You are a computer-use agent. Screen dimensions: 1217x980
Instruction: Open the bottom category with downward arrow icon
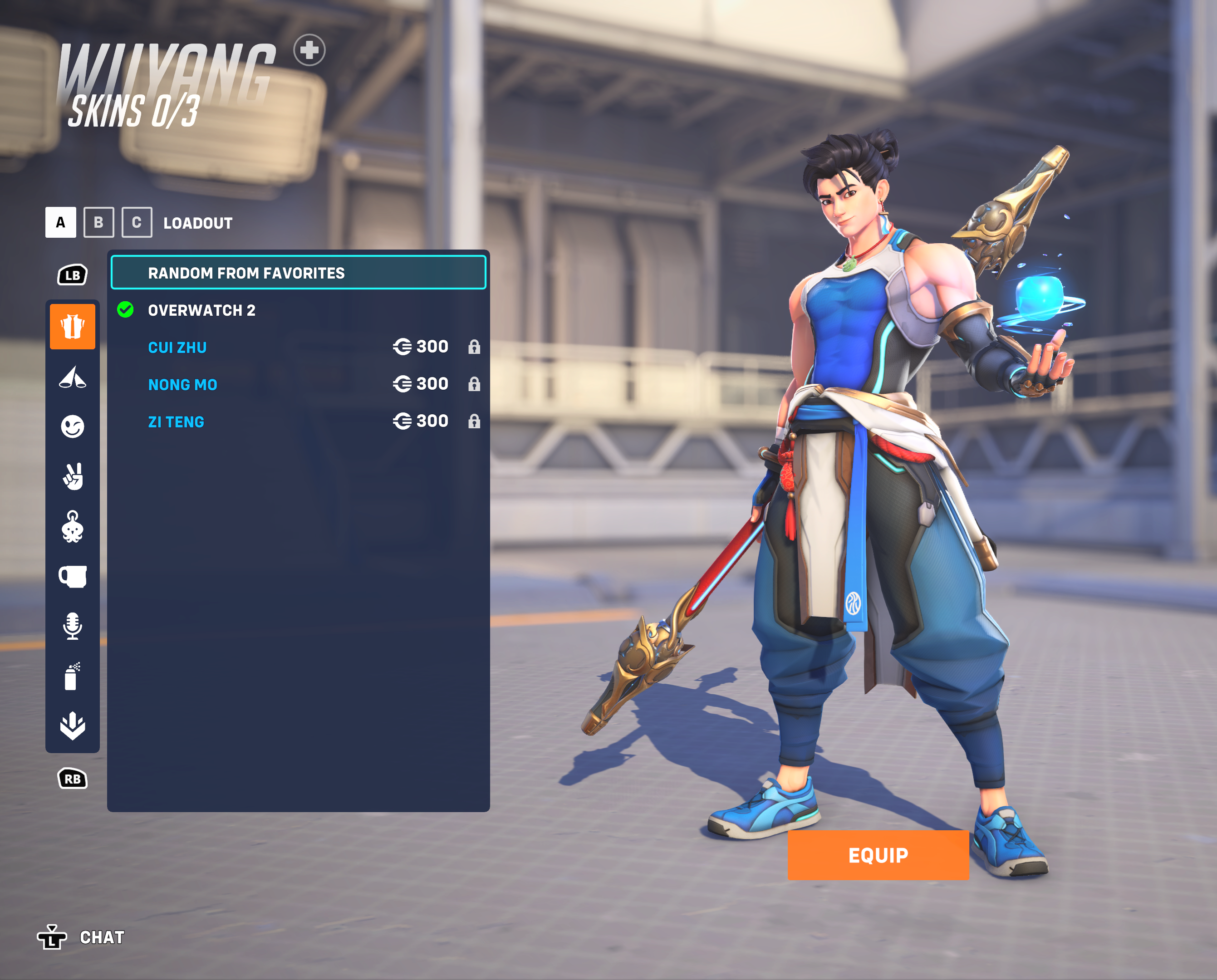pos(72,725)
